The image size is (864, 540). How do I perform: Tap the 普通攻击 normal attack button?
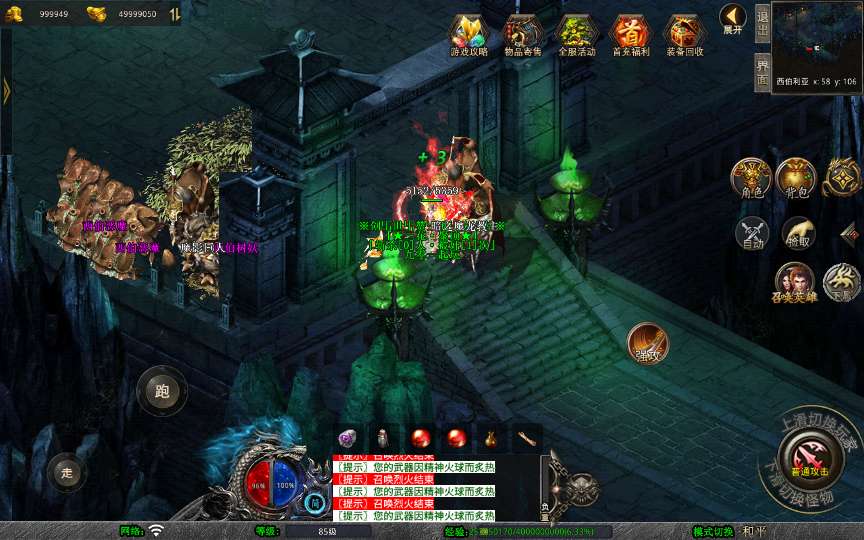point(809,457)
